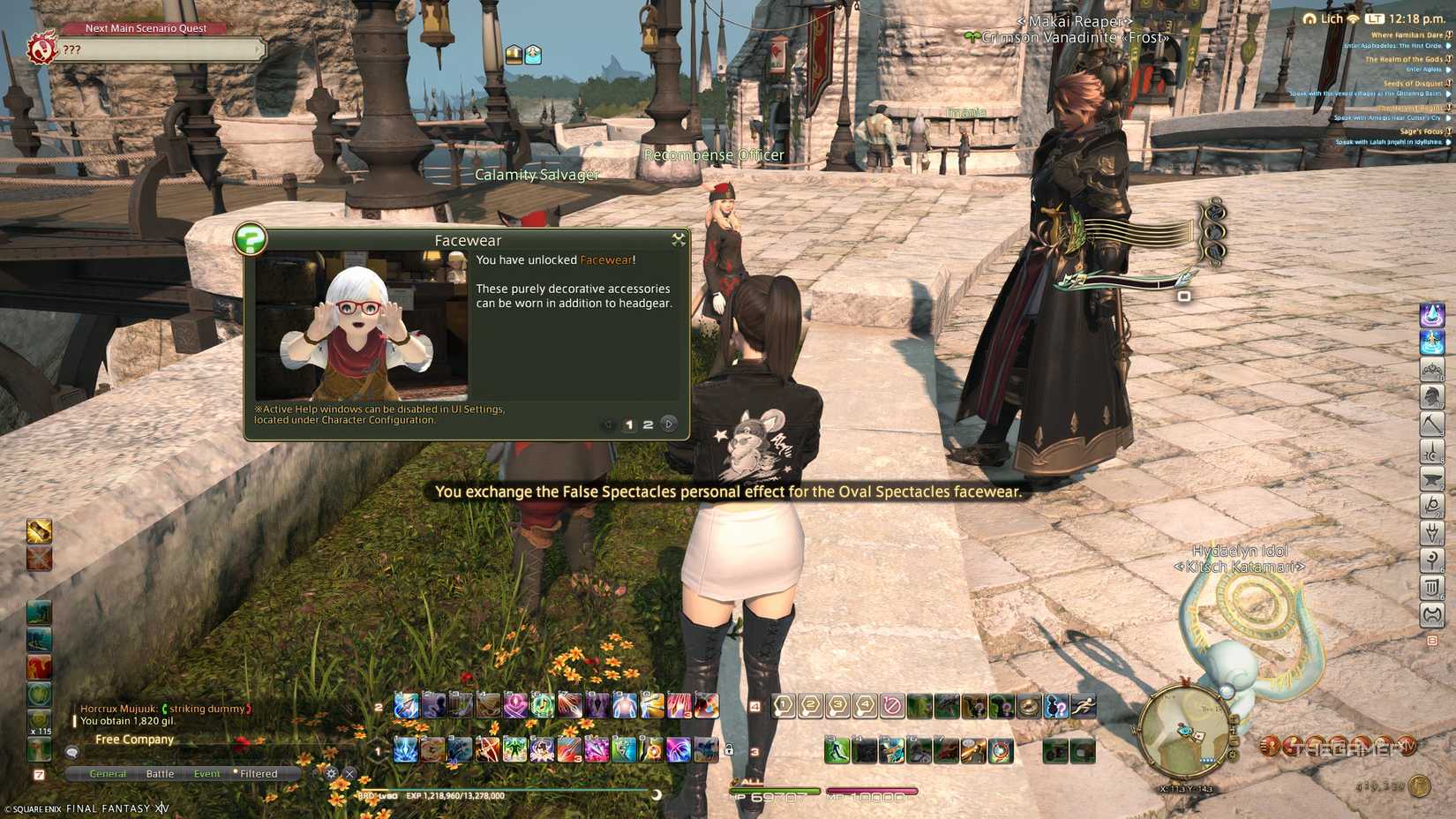
Task: Click the next page arrow on the Facewear window
Action: [669, 425]
